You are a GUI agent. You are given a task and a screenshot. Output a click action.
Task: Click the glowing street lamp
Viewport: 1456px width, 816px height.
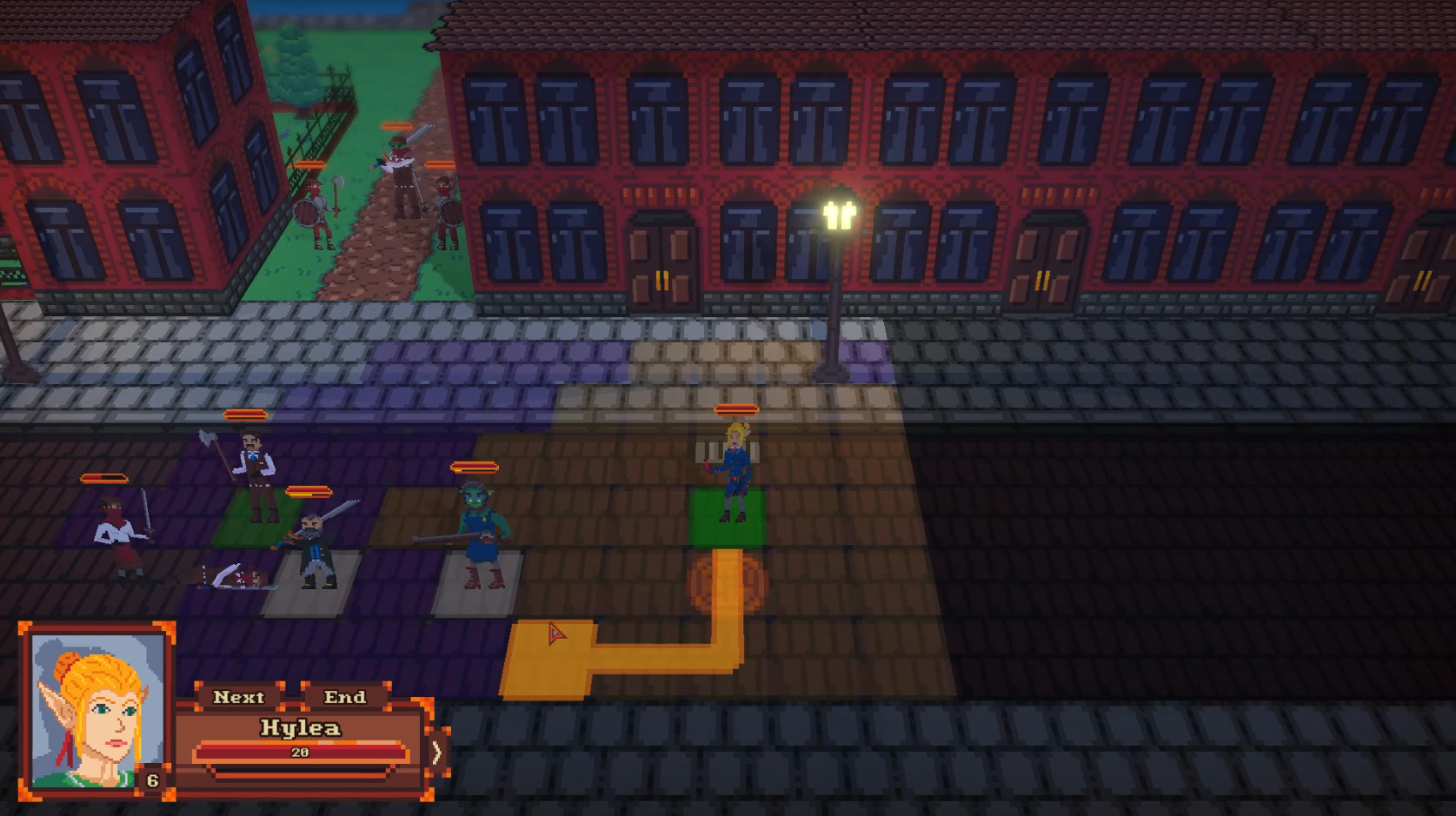pos(837,213)
